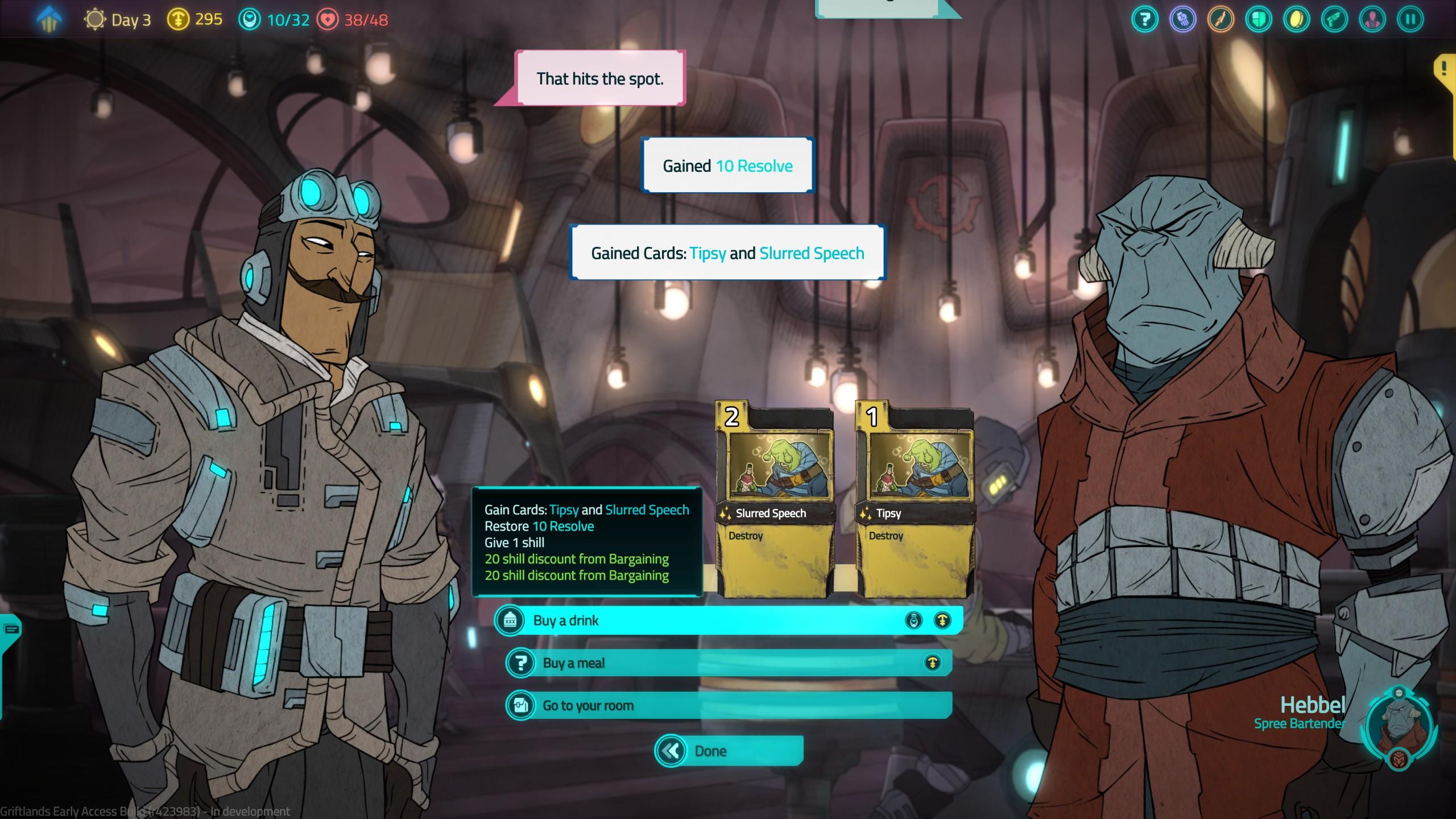Choose the "Buy a drink" dialogue option
Screen dimensions: 1456x819
tap(728, 620)
